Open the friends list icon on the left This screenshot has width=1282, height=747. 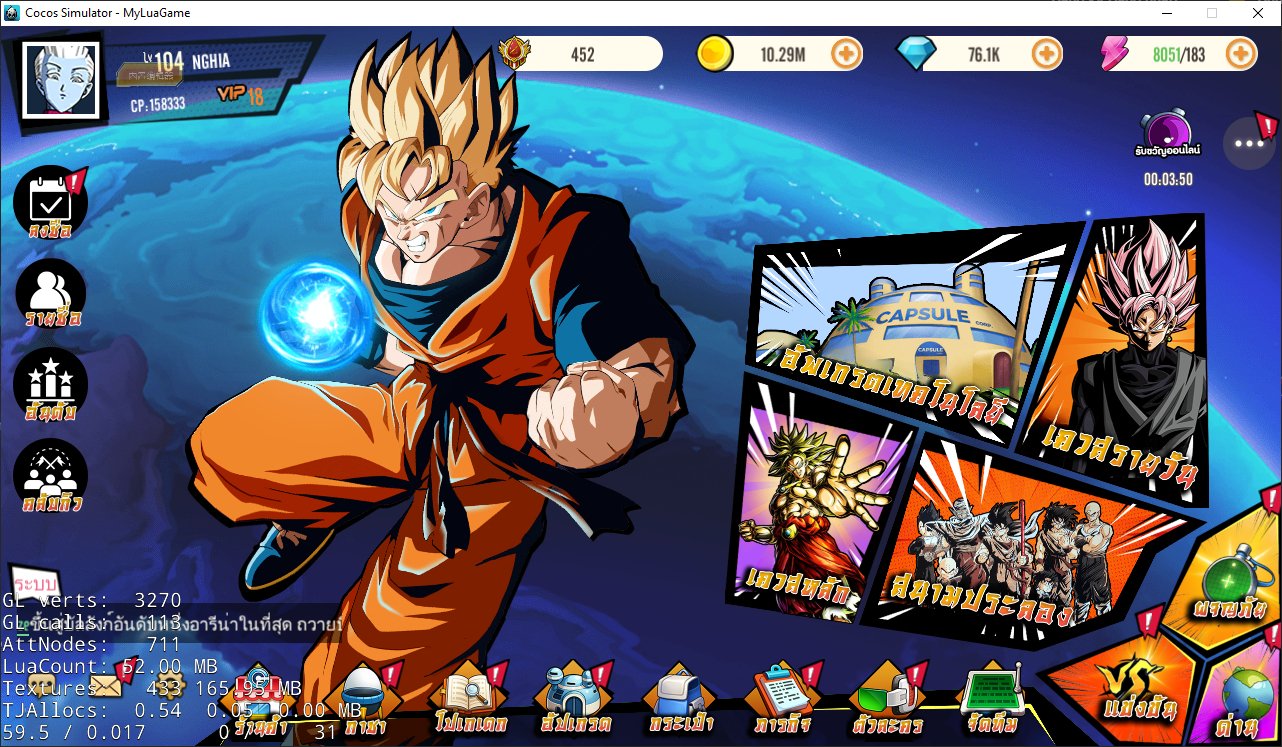click(50, 293)
